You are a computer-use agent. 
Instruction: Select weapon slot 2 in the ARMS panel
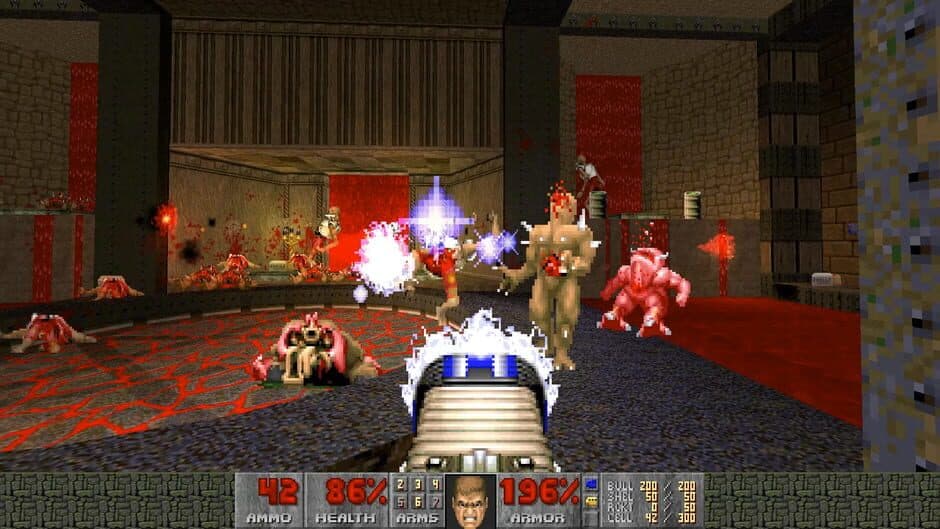401,484
